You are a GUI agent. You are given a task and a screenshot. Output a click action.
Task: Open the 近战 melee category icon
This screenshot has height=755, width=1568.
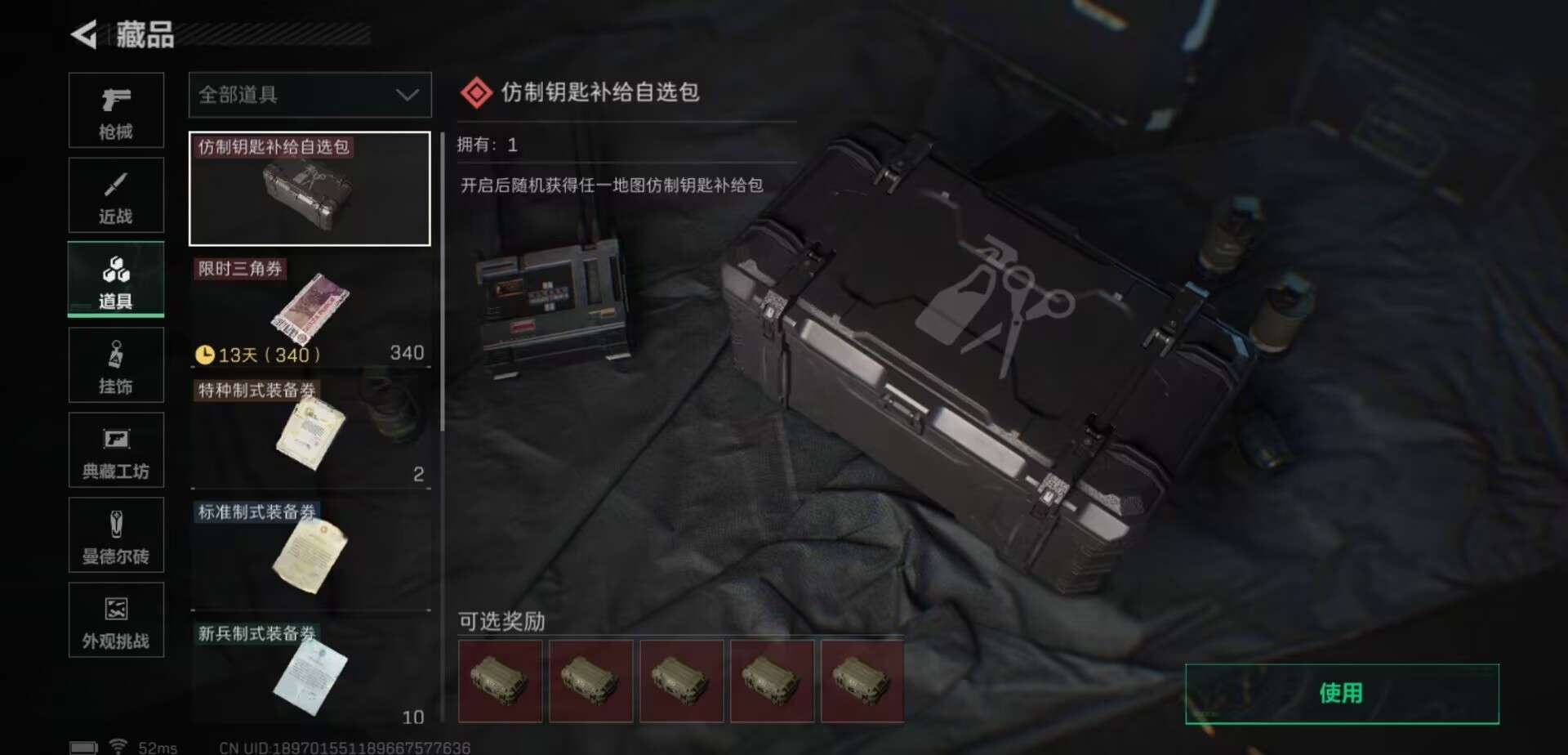point(116,194)
